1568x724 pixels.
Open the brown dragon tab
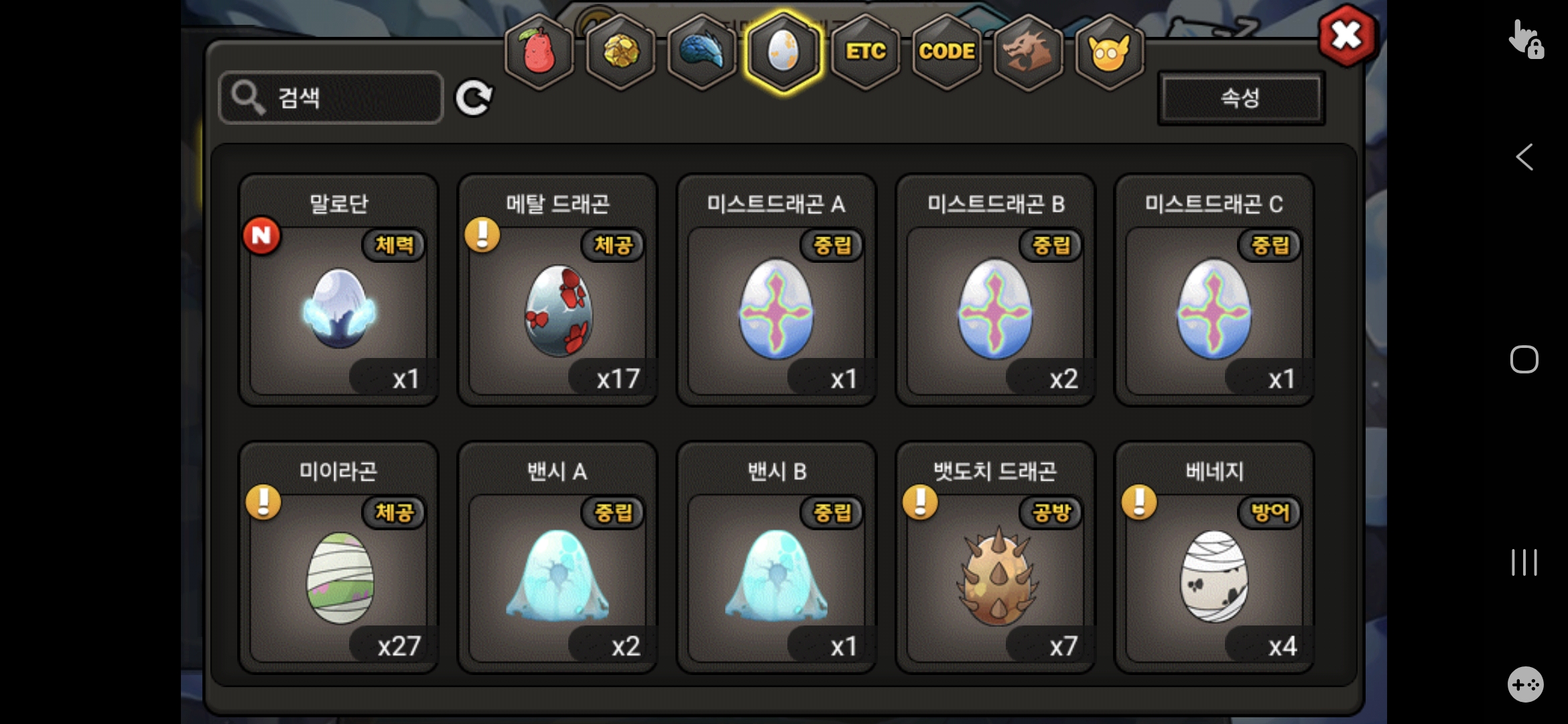click(1028, 52)
